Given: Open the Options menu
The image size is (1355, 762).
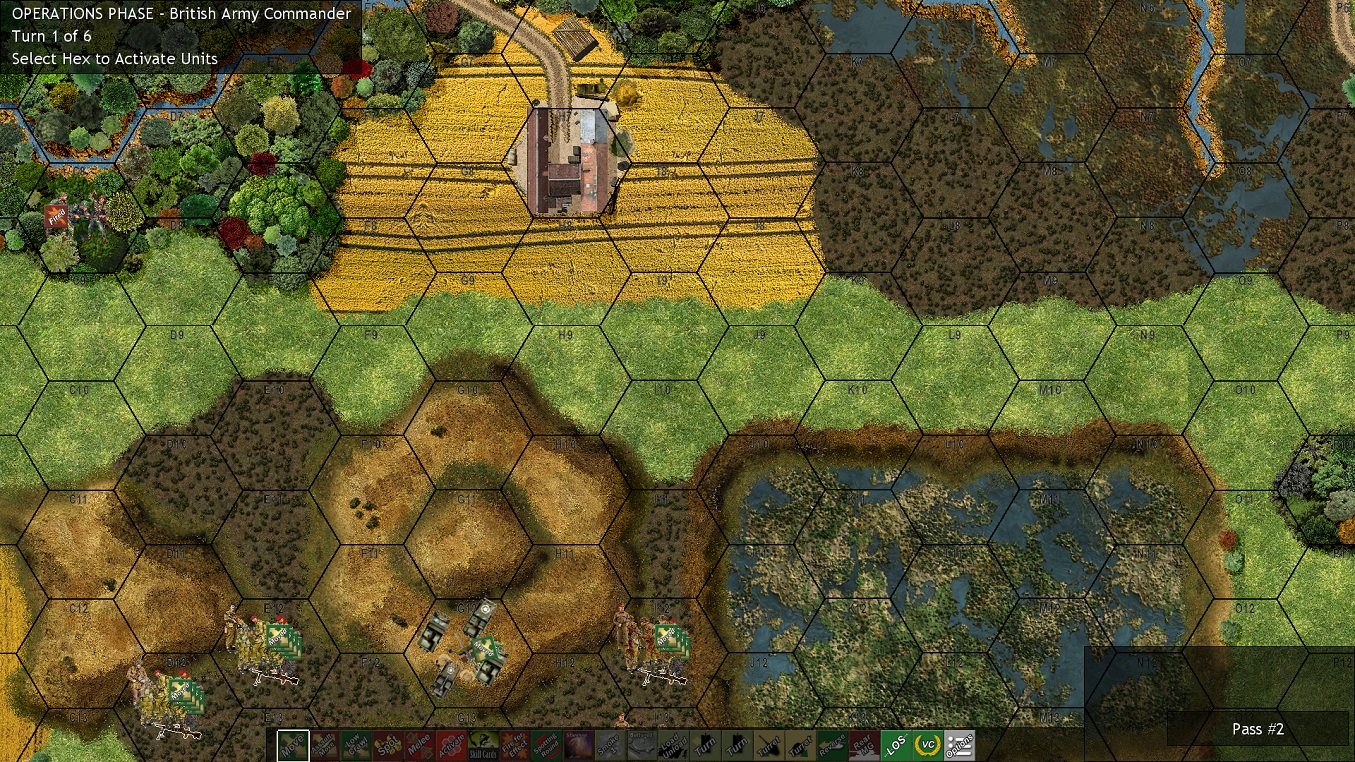Looking at the screenshot, I should 958,744.
